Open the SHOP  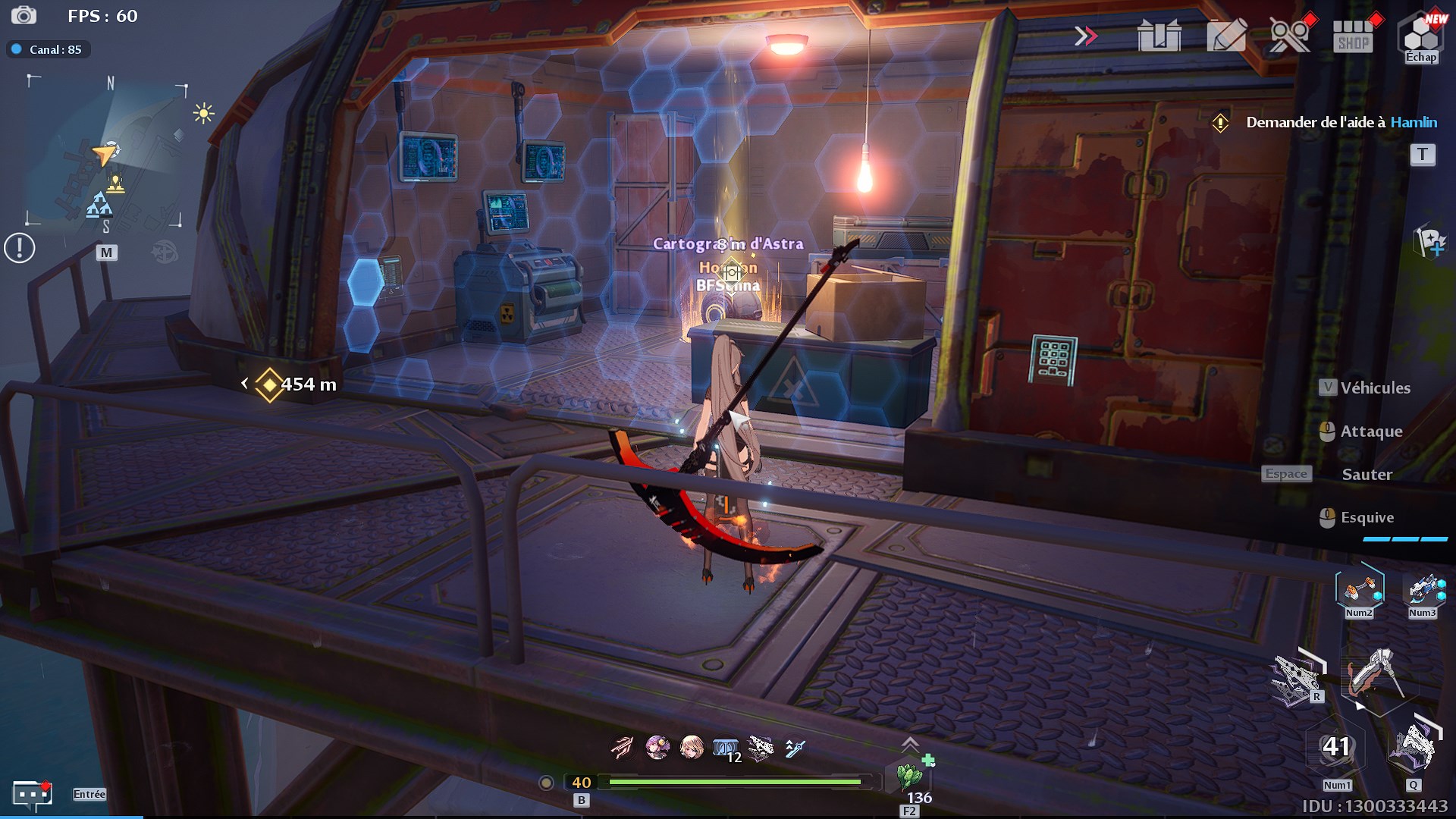[x=1354, y=36]
